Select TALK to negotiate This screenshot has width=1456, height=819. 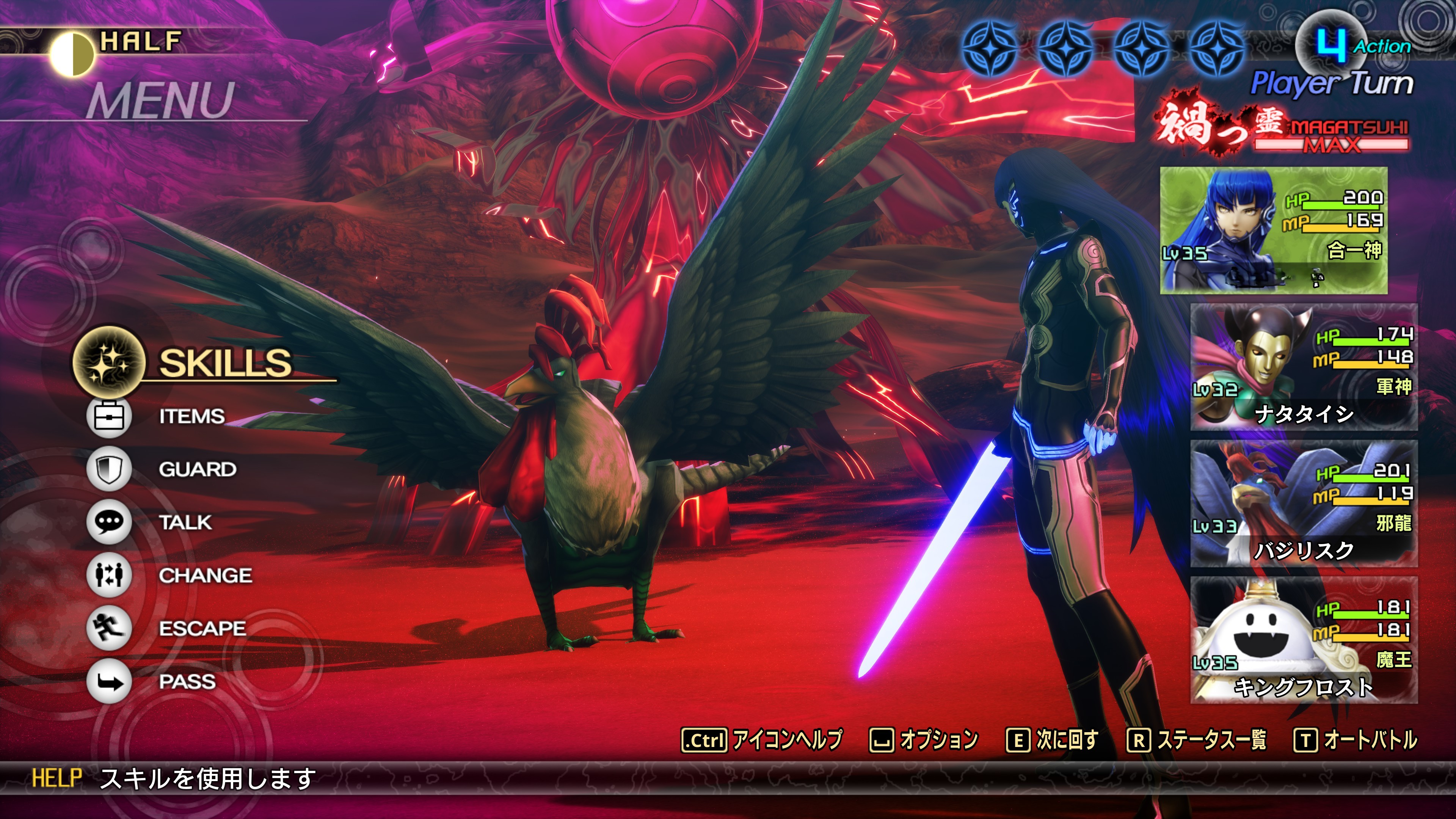(x=185, y=522)
